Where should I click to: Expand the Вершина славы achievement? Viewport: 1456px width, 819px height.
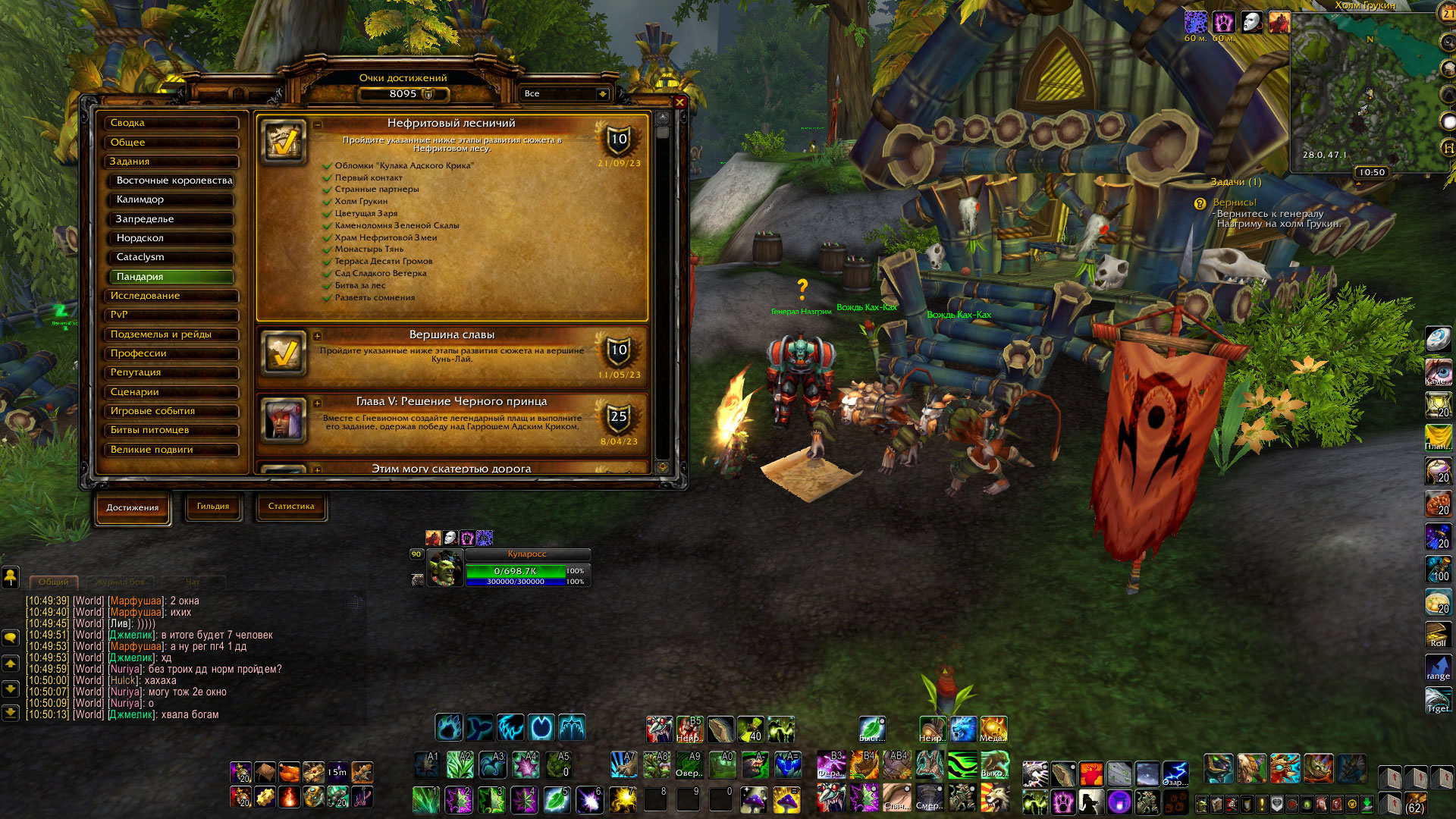[317, 336]
